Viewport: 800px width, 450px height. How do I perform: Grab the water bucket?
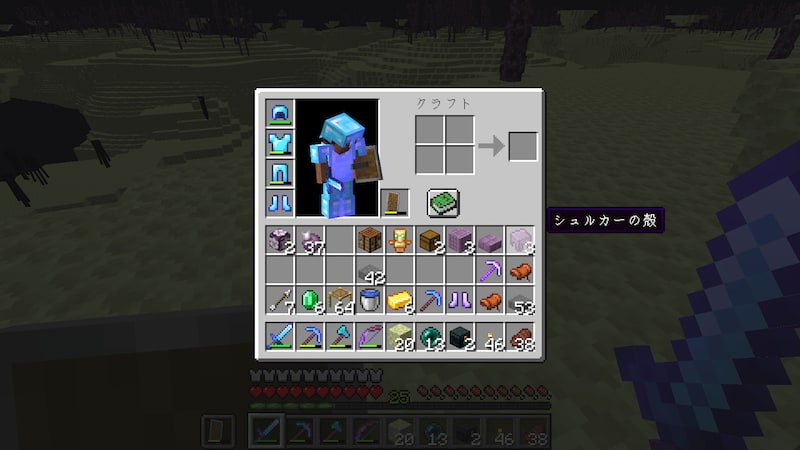click(370, 300)
